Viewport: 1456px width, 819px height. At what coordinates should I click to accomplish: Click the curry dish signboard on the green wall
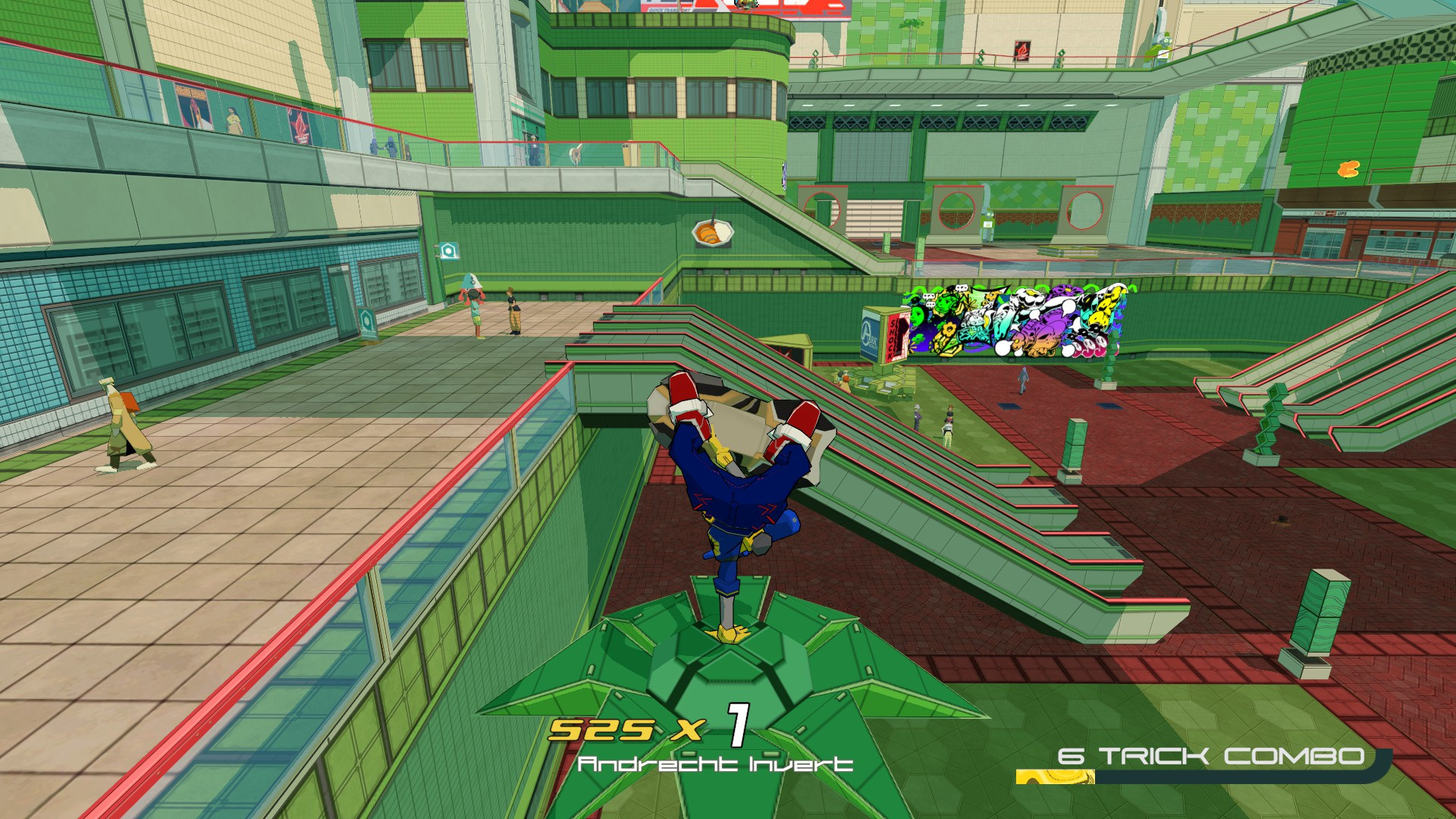(x=713, y=234)
